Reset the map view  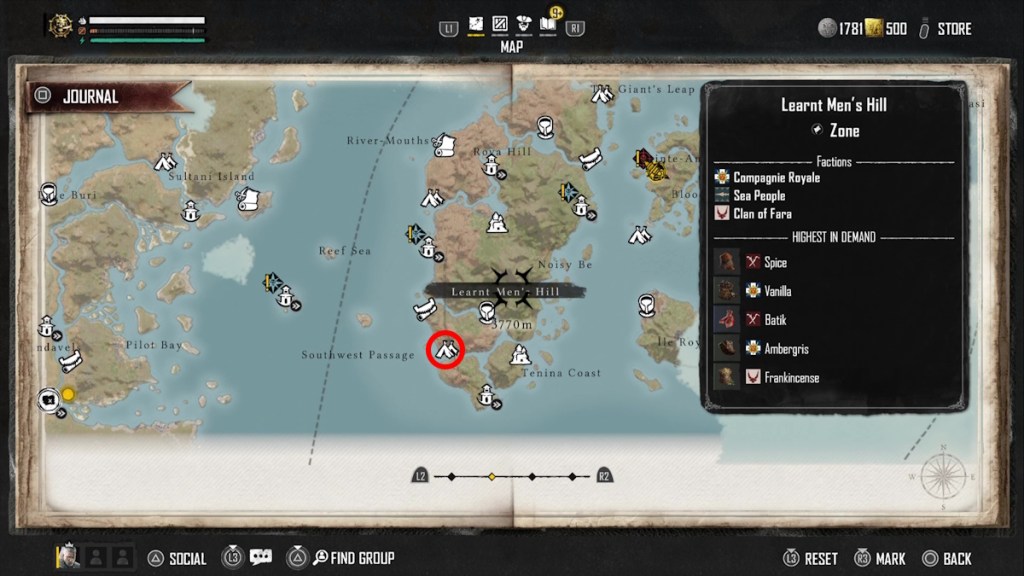(820, 558)
